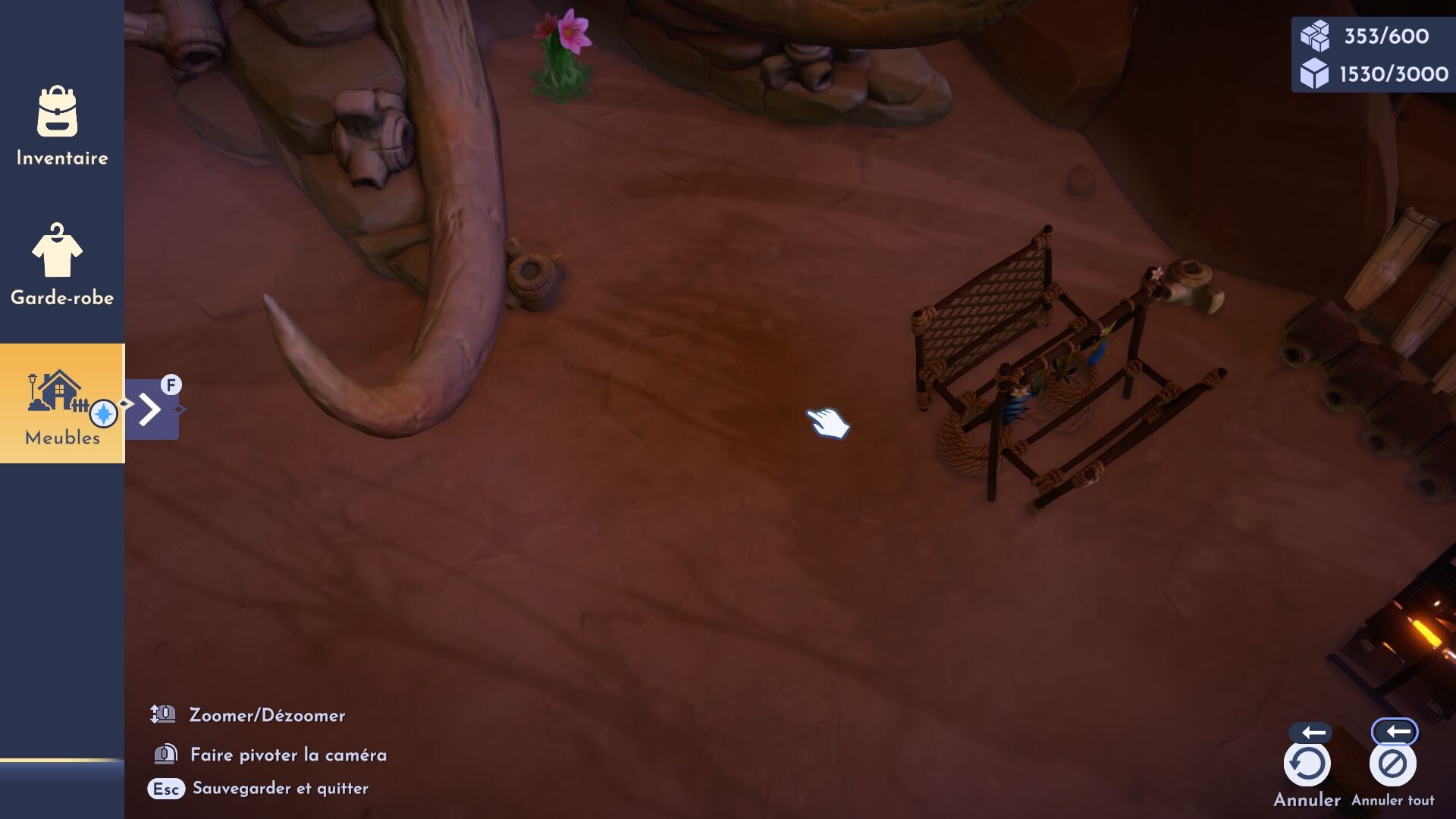Viewport: 1456px width, 819px height.
Task: Click the Esc key badge
Action: point(165,789)
